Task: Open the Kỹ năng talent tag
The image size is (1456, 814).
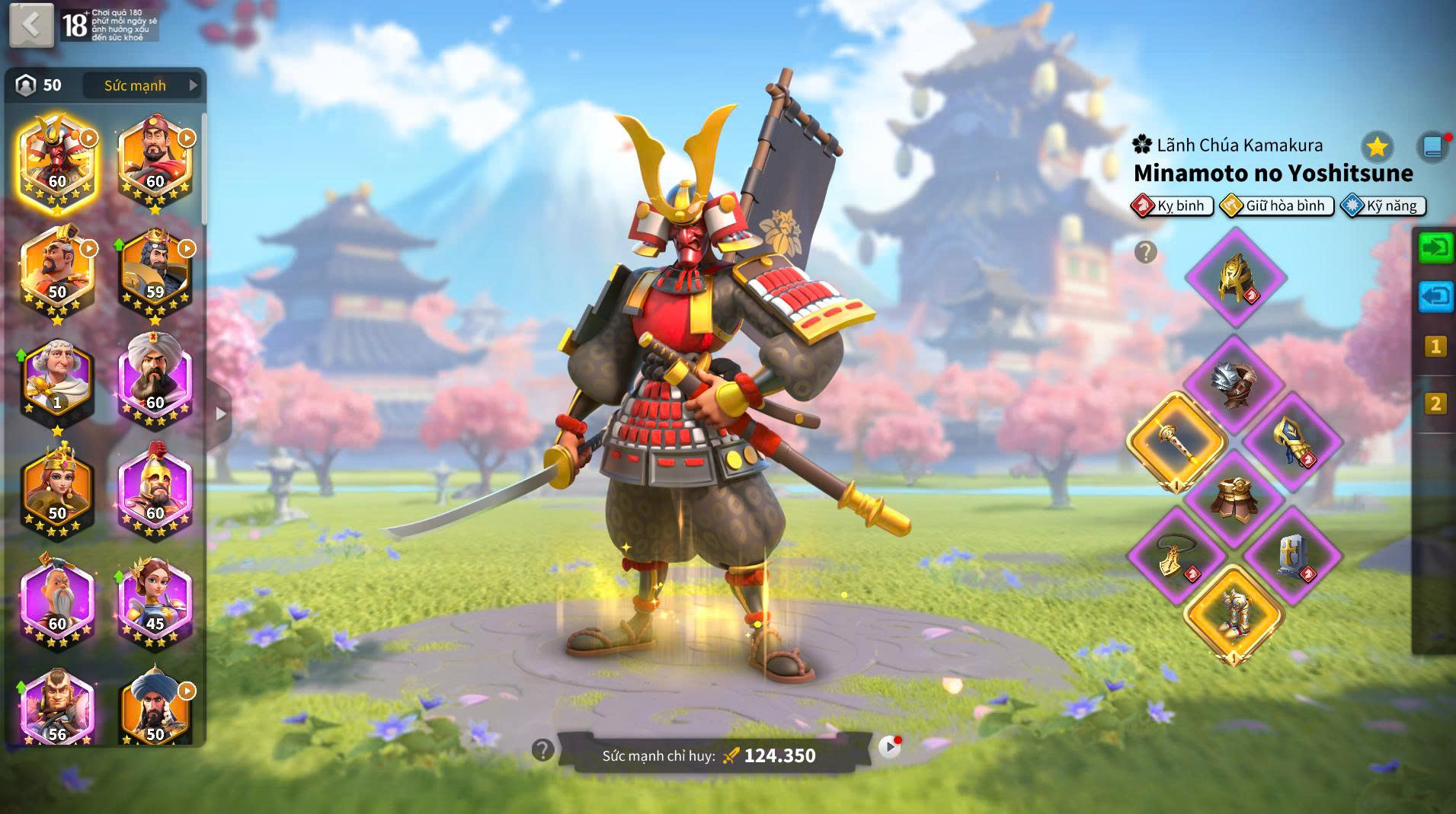Action: pyautogui.click(x=1383, y=206)
